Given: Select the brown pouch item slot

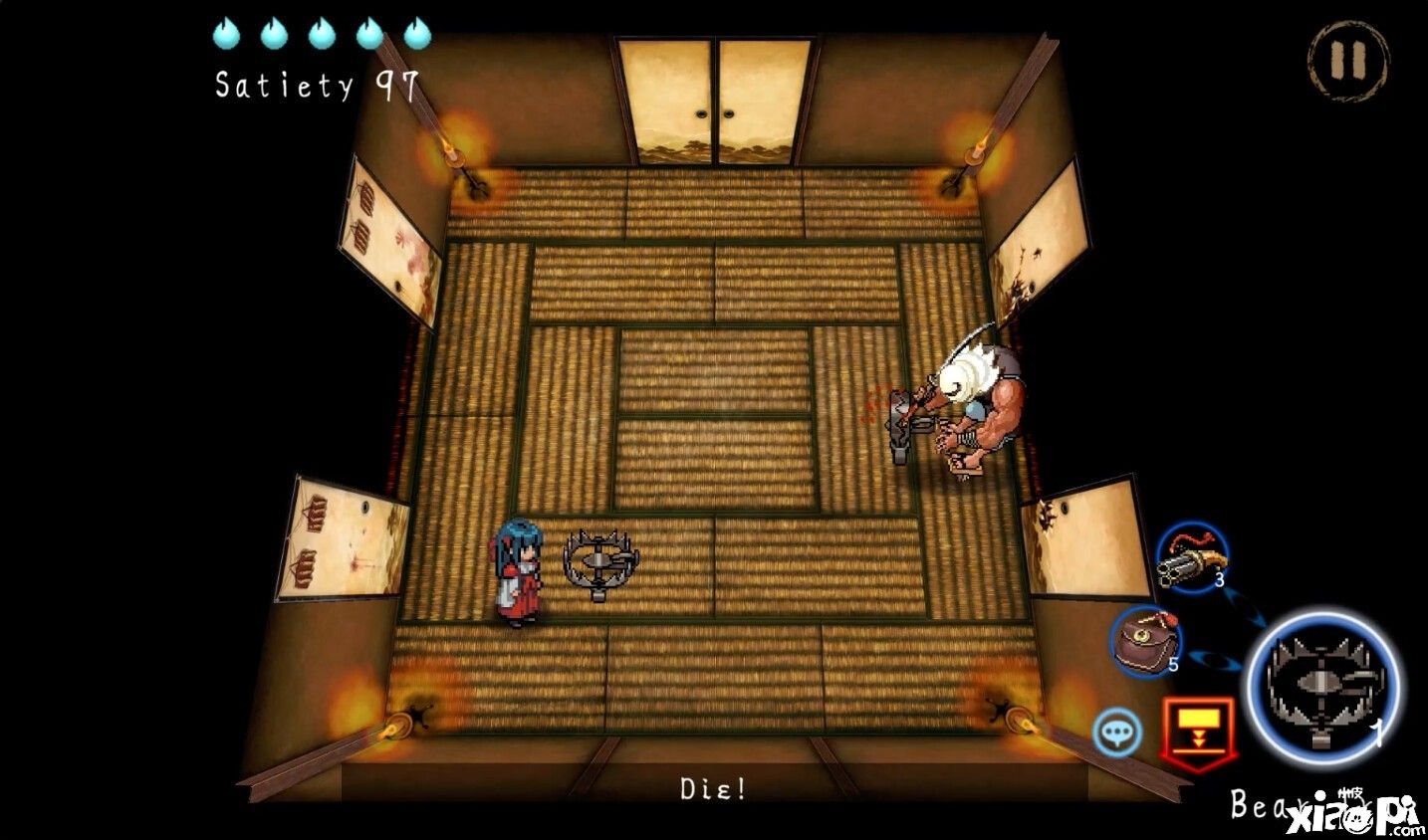Looking at the screenshot, I should tap(1145, 642).
